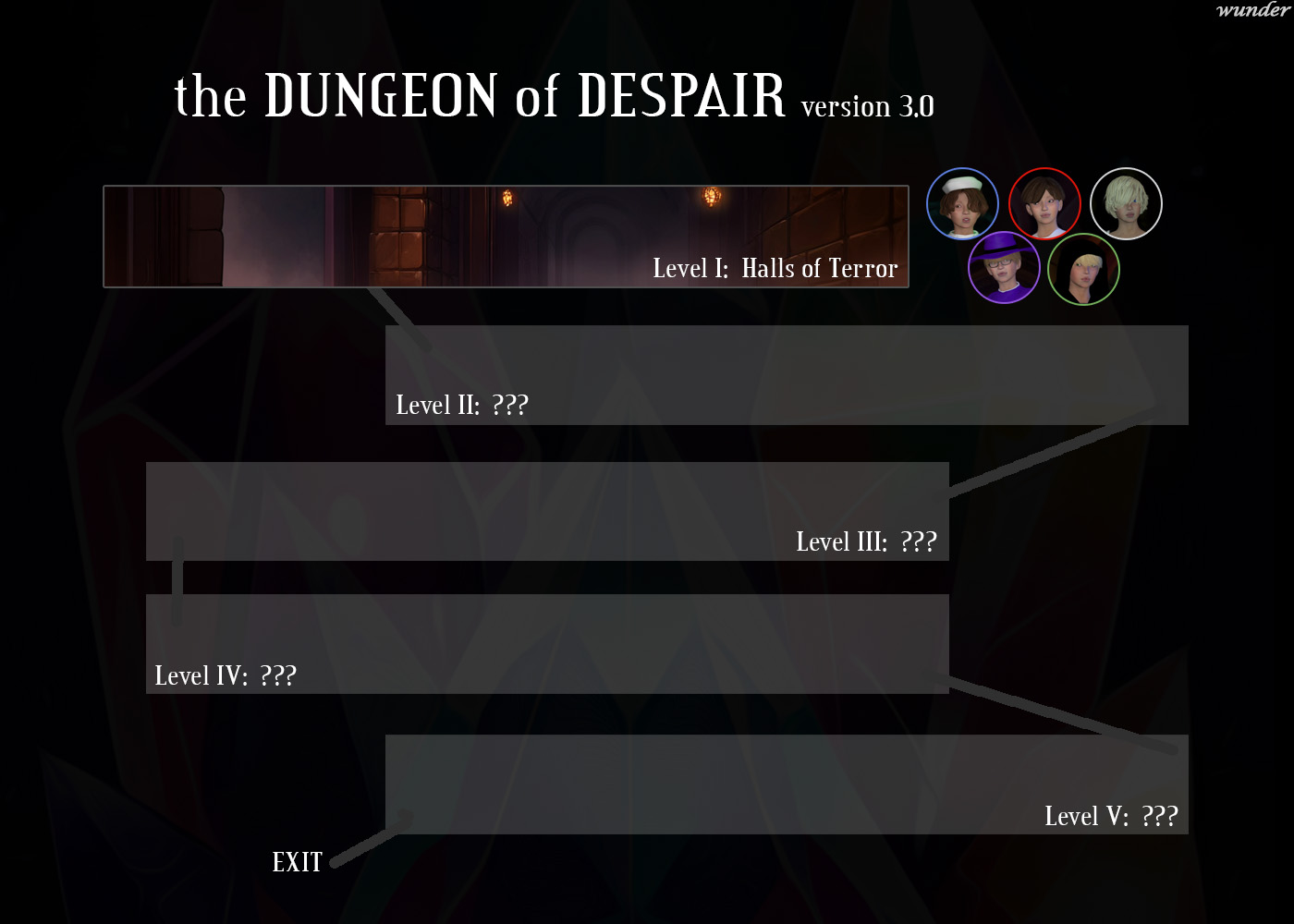1294x924 pixels.
Task: Expand the Level V mystery label
Action: tap(1113, 816)
